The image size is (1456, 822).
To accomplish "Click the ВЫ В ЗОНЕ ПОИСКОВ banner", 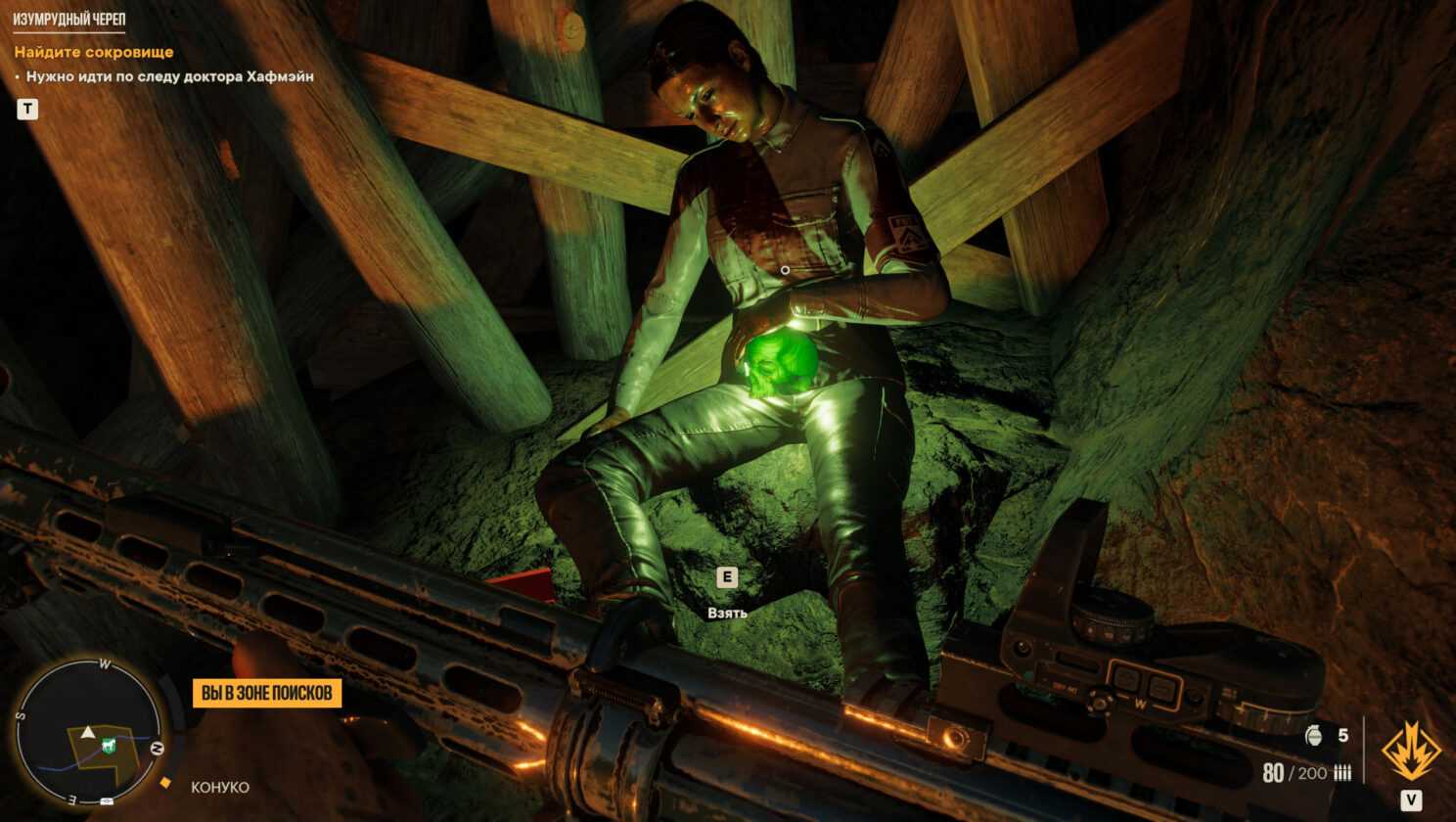I will coord(266,693).
